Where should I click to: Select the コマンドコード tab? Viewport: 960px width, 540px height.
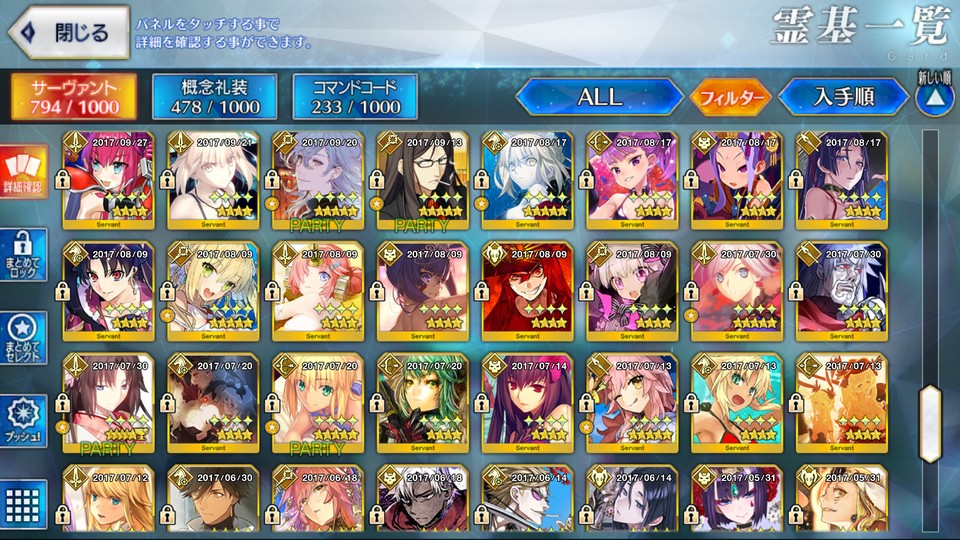[355, 96]
